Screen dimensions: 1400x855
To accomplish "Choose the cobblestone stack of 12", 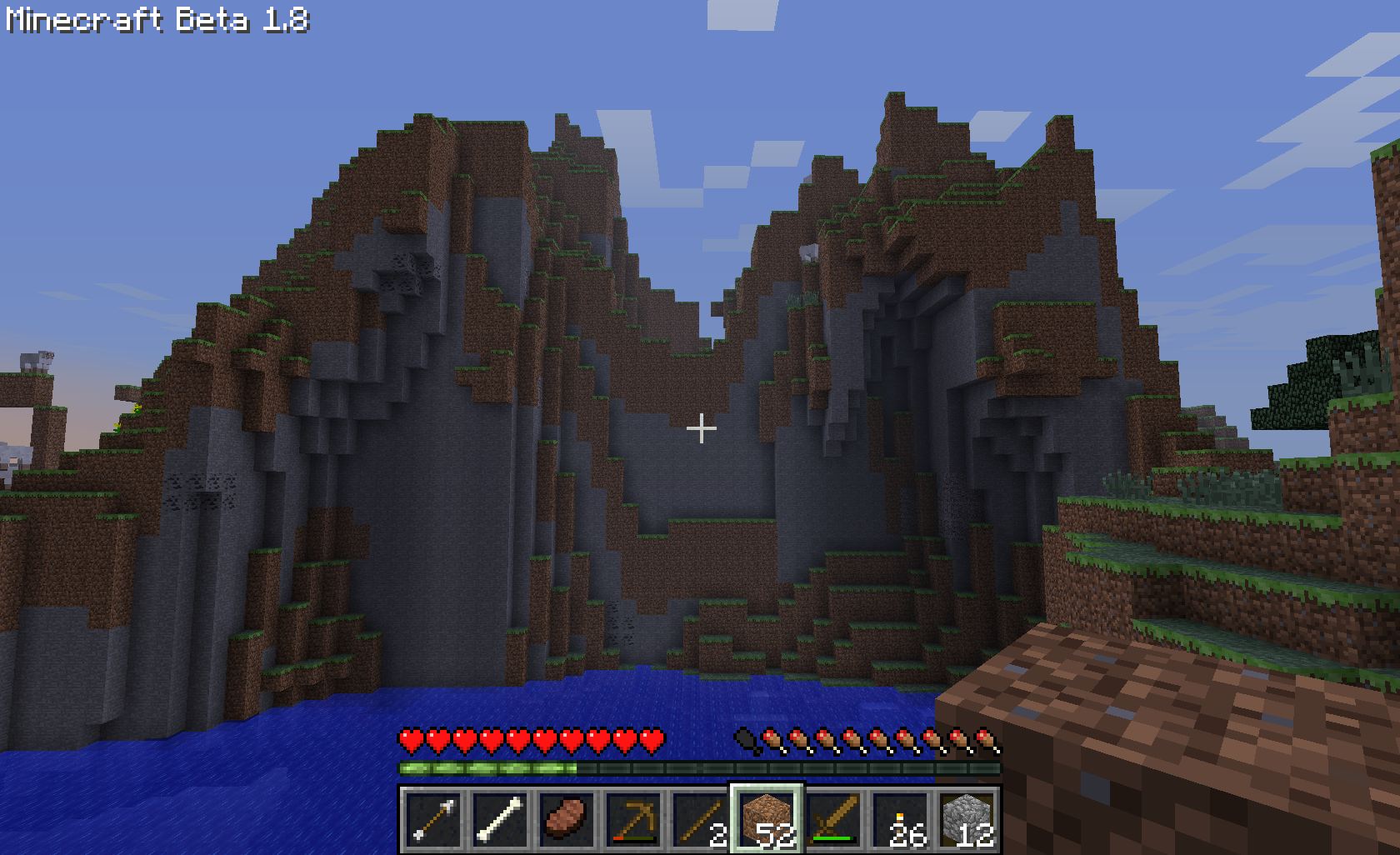I will pos(967,819).
